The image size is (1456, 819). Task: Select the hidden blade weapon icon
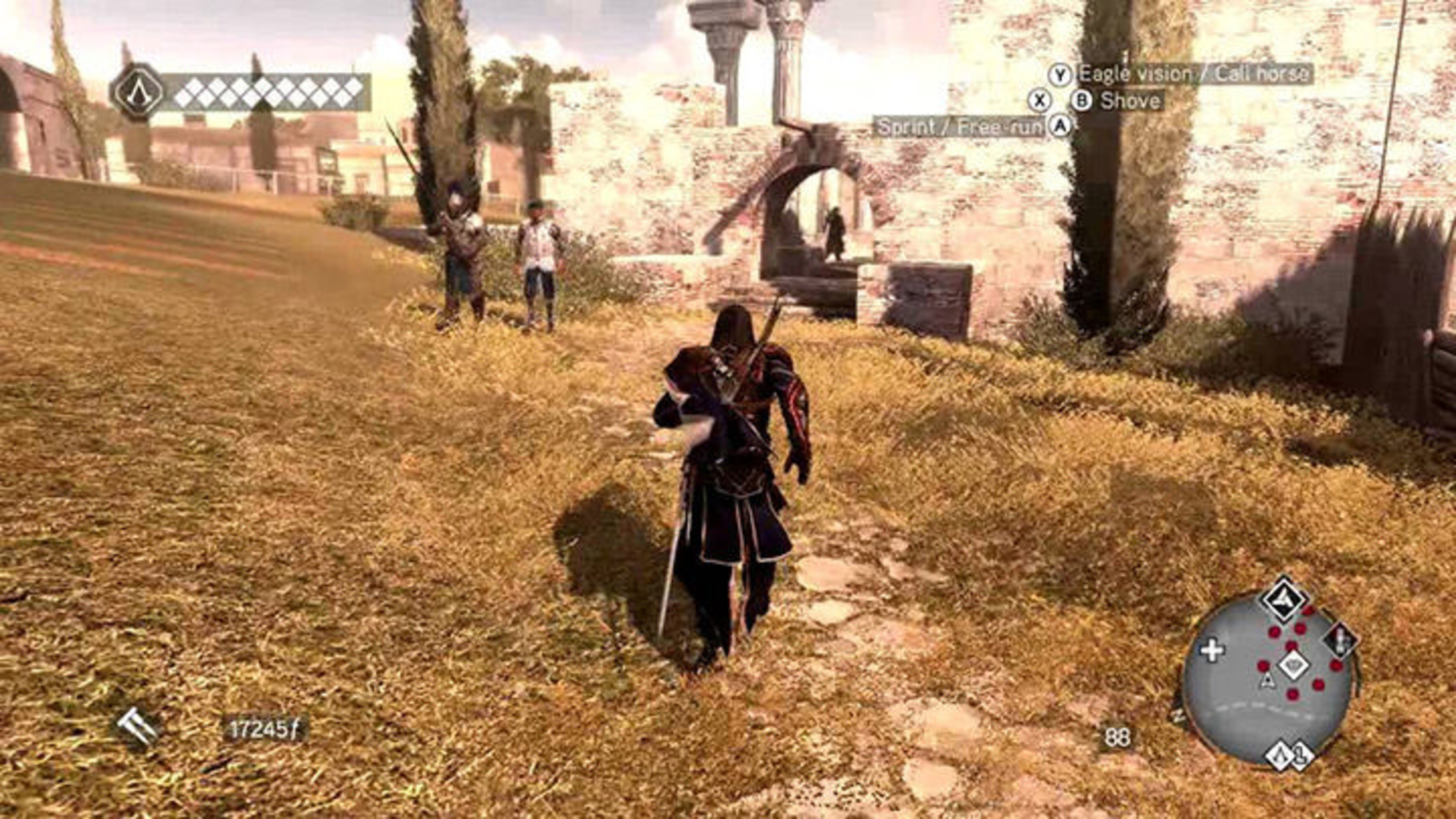pyautogui.click(x=137, y=727)
